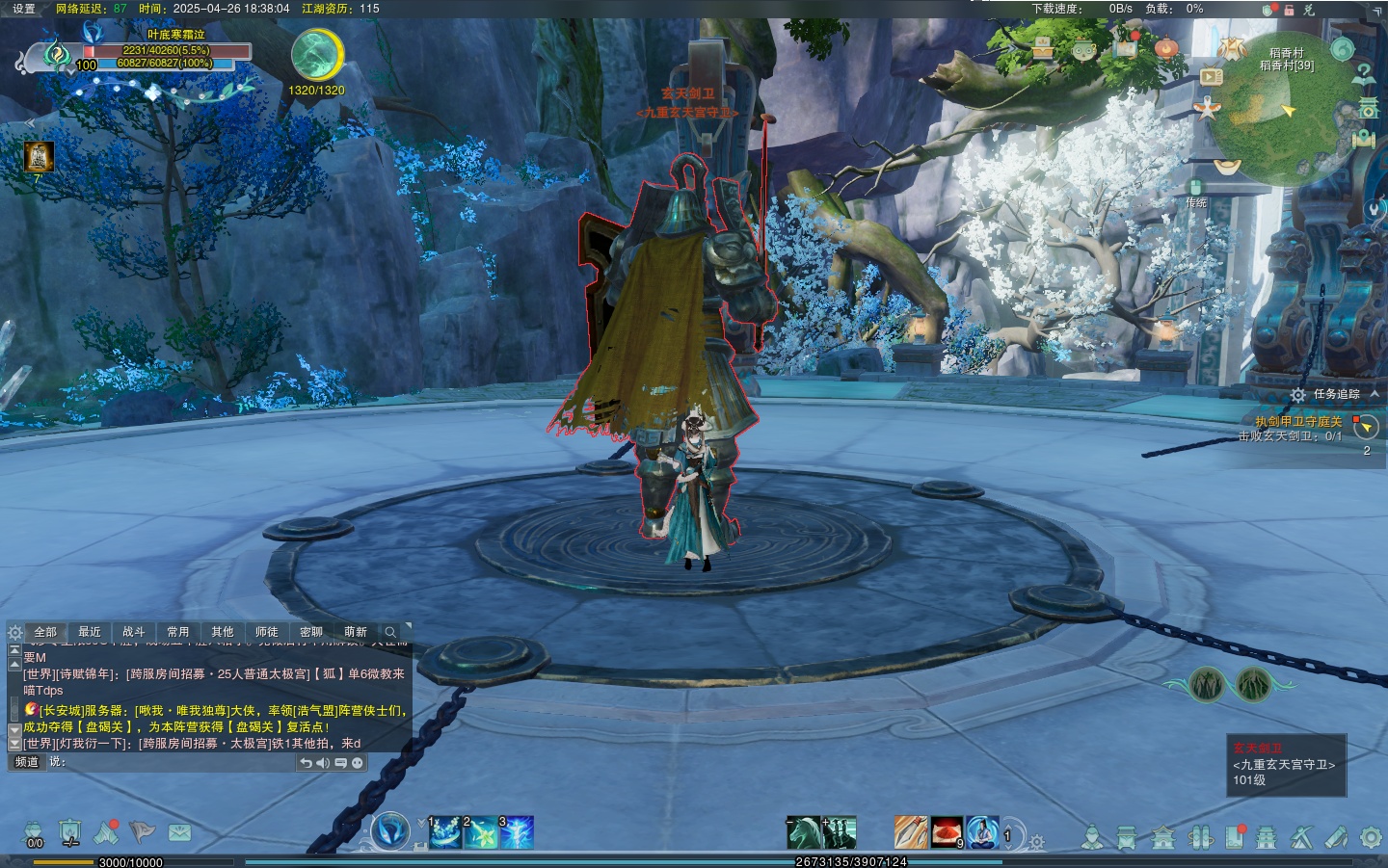Activate the skill in hotbar slot 1
The image size is (1388, 868).
click(x=445, y=832)
